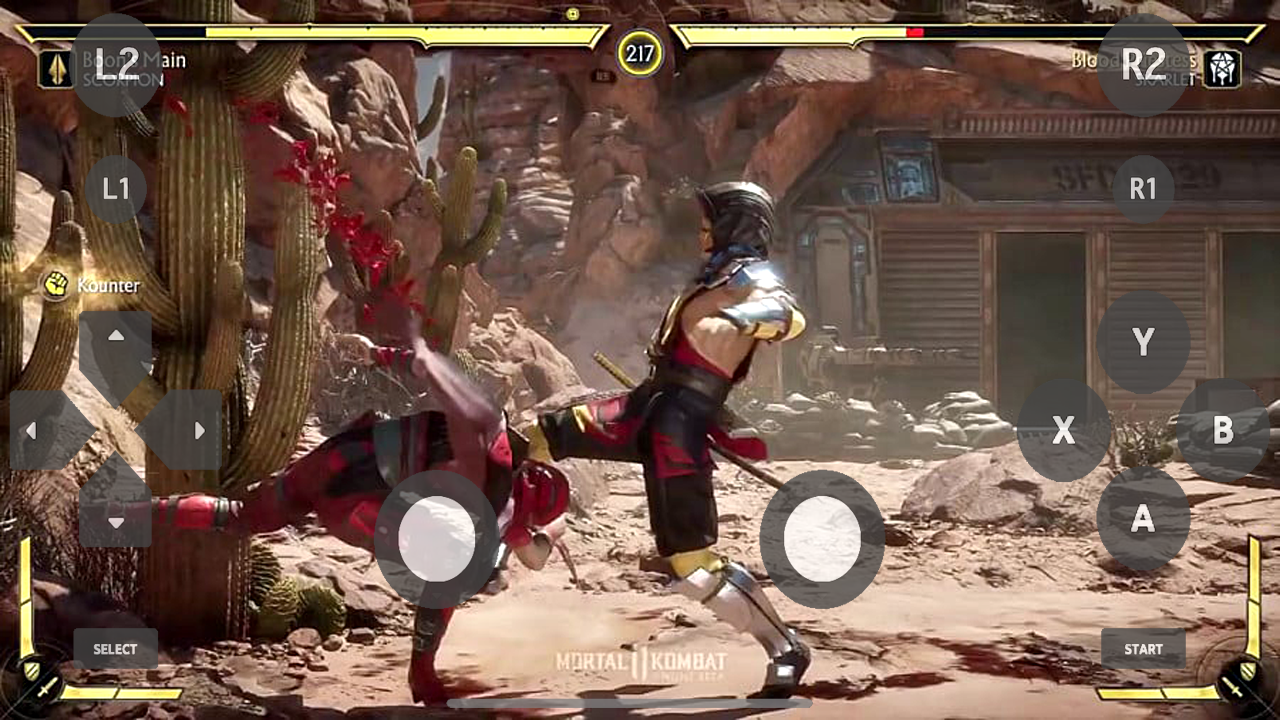Image resolution: width=1280 pixels, height=720 pixels.
Task: Tap the R2 trigger overlay button
Action: 1143,65
